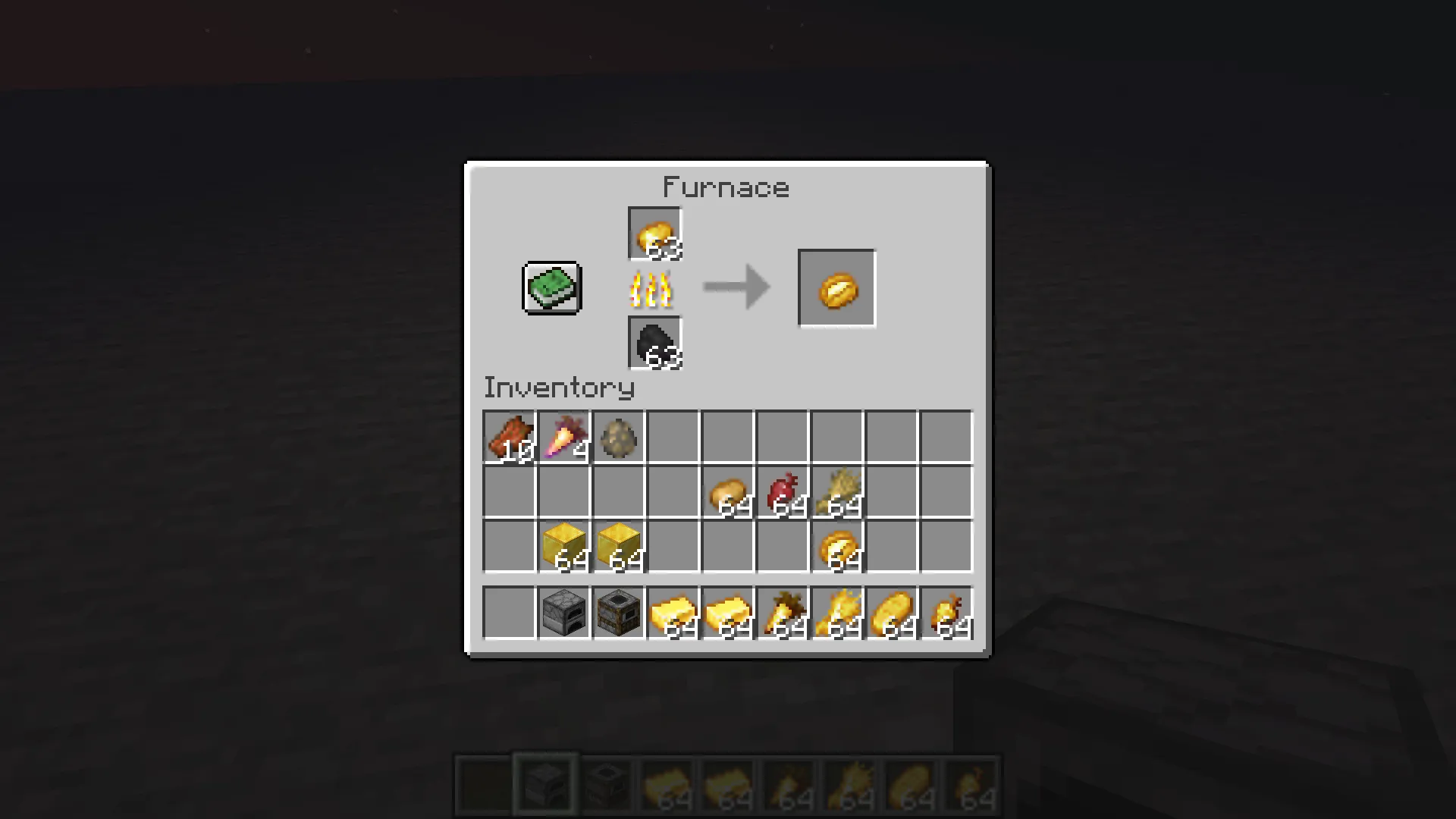Select the beetroot in the inventory

(782, 492)
